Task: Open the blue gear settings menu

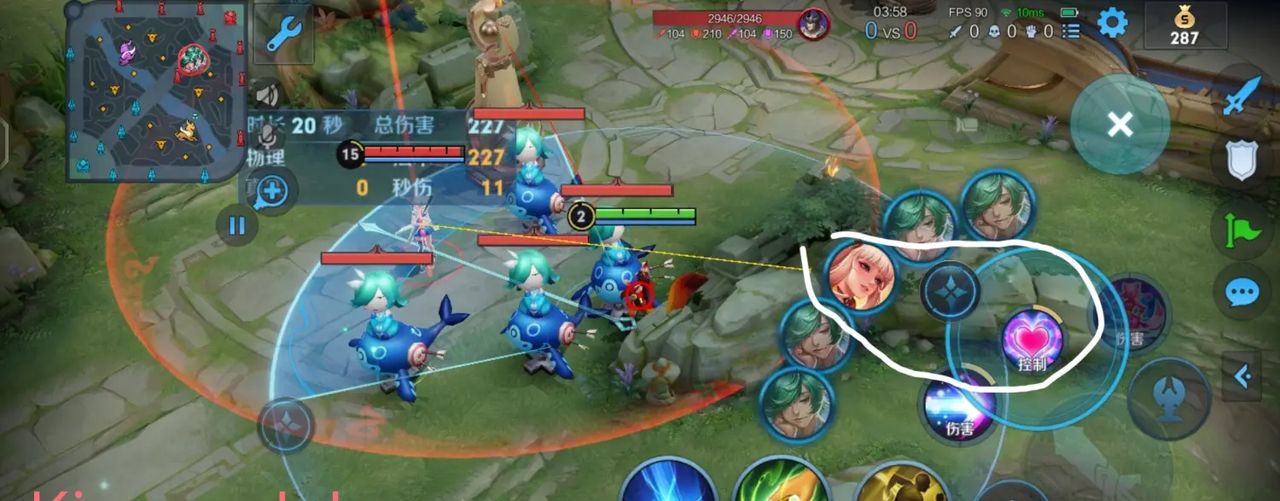Action: point(1113,22)
